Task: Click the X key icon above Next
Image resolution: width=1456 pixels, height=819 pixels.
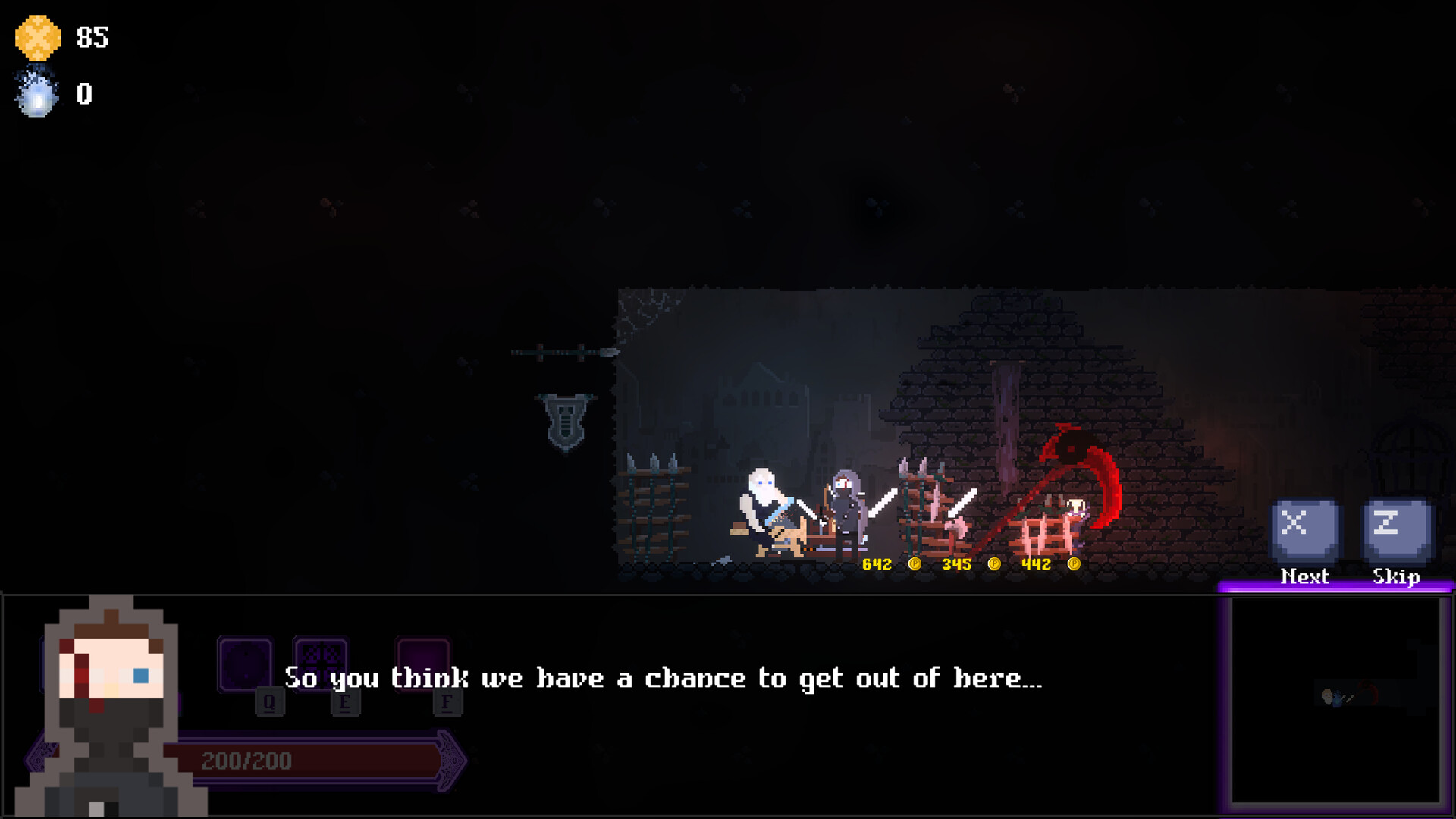Action: point(1303,527)
